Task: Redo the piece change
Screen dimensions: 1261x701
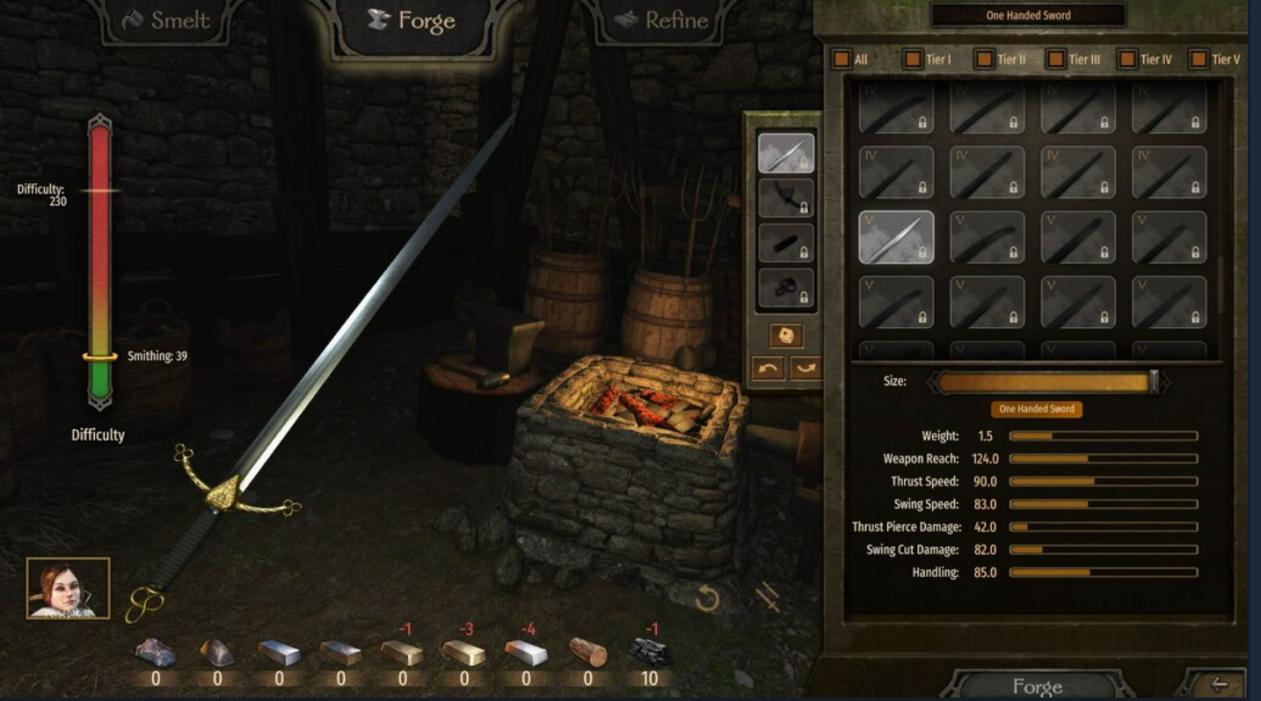Action: pyautogui.click(x=805, y=368)
